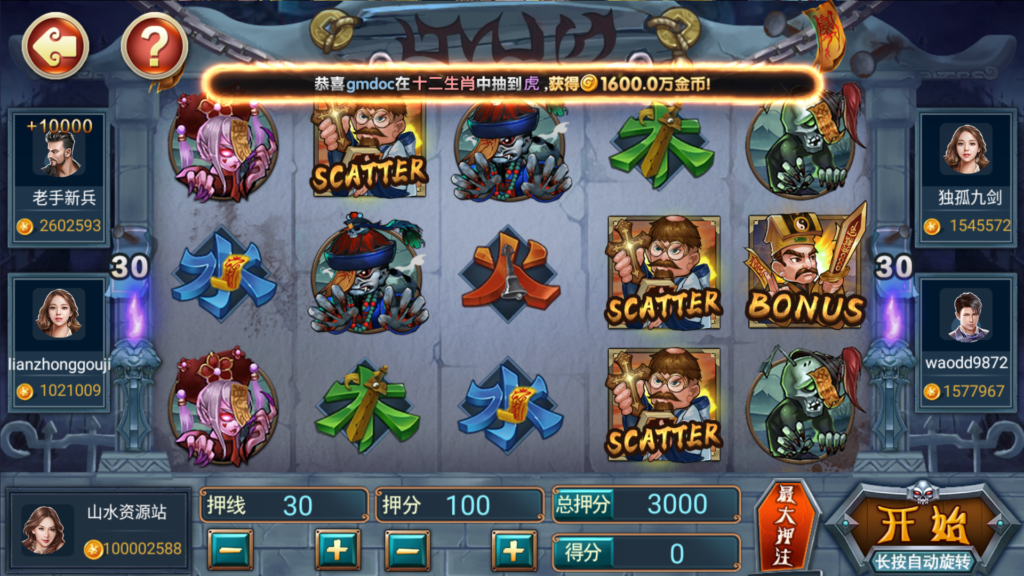This screenshot has height=576, width=1024.
Task: Open own 山水资源站 profile avatar
Action: click(44, 529)
